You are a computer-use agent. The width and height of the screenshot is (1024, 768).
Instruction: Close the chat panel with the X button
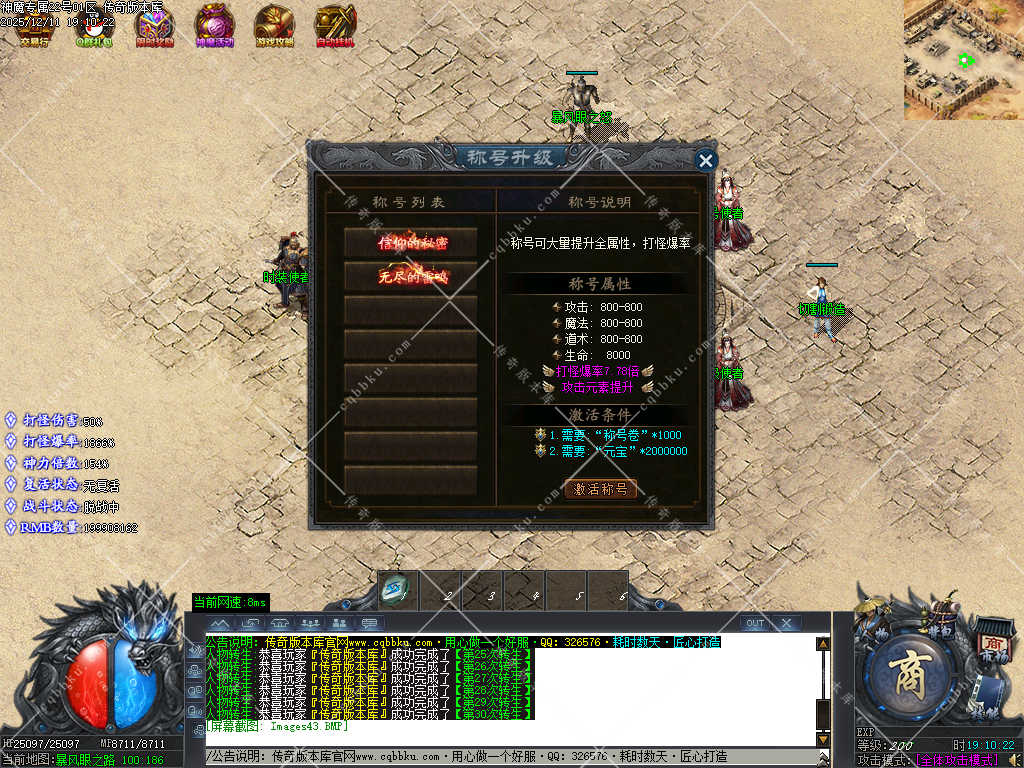(787, 623)
